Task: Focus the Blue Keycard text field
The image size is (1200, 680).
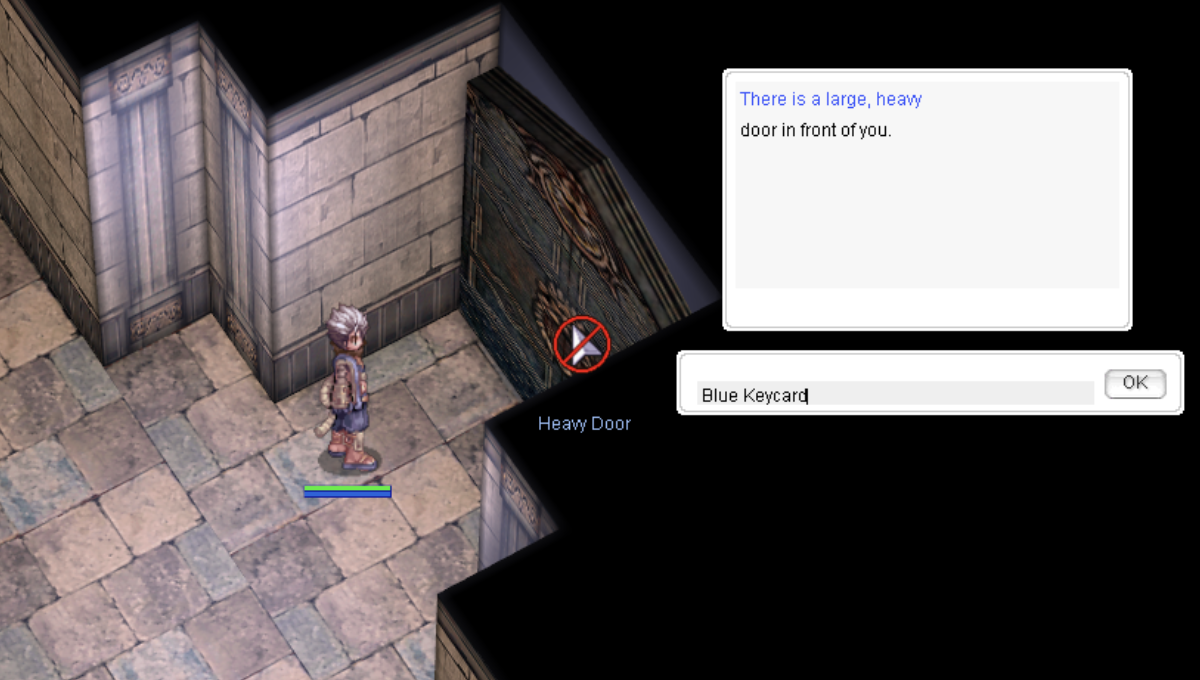Action: [x=895, y=394]
